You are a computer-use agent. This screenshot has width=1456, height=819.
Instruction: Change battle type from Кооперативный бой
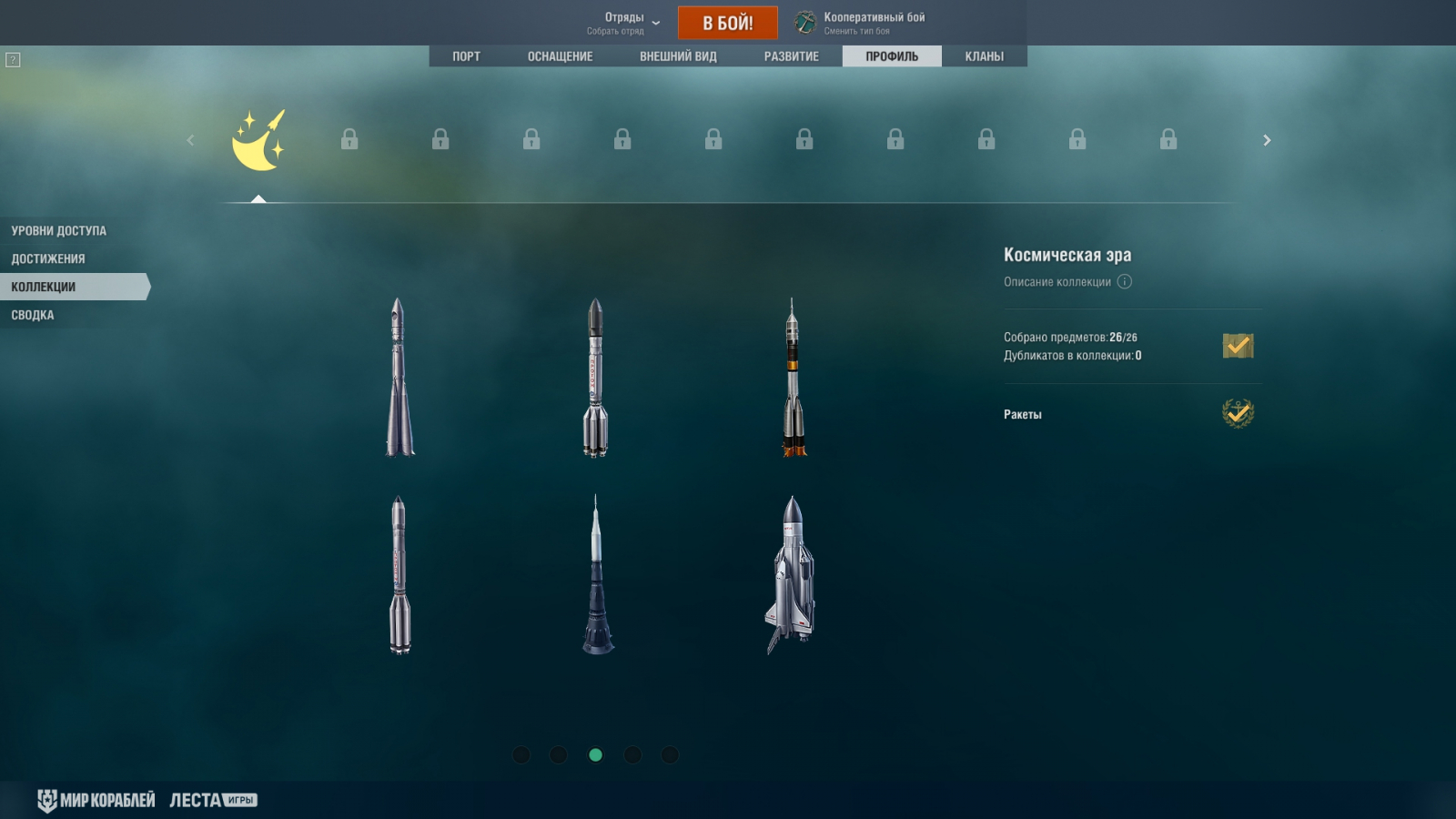point(861,23)
